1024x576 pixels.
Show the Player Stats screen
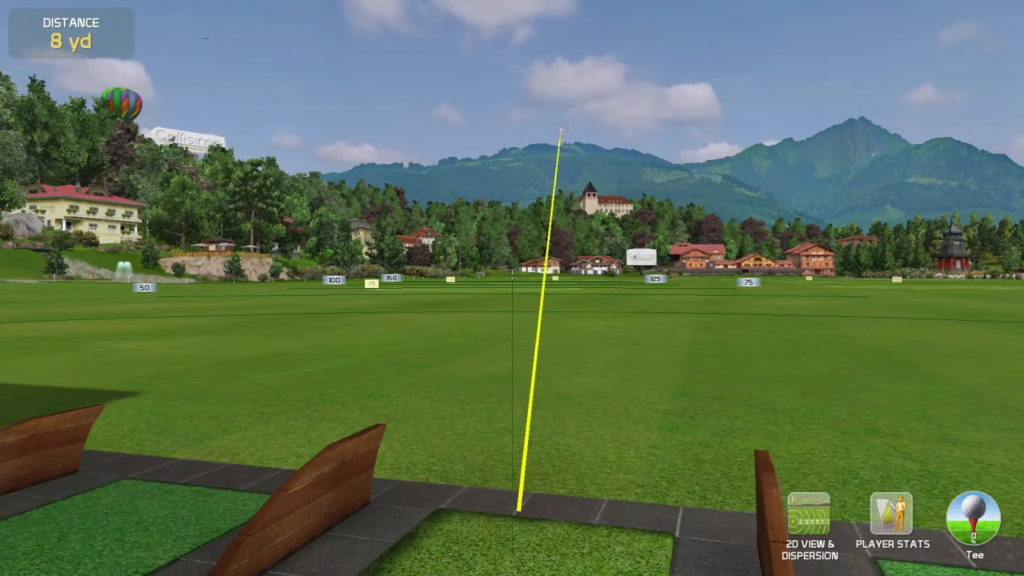[x=891, y=514]
